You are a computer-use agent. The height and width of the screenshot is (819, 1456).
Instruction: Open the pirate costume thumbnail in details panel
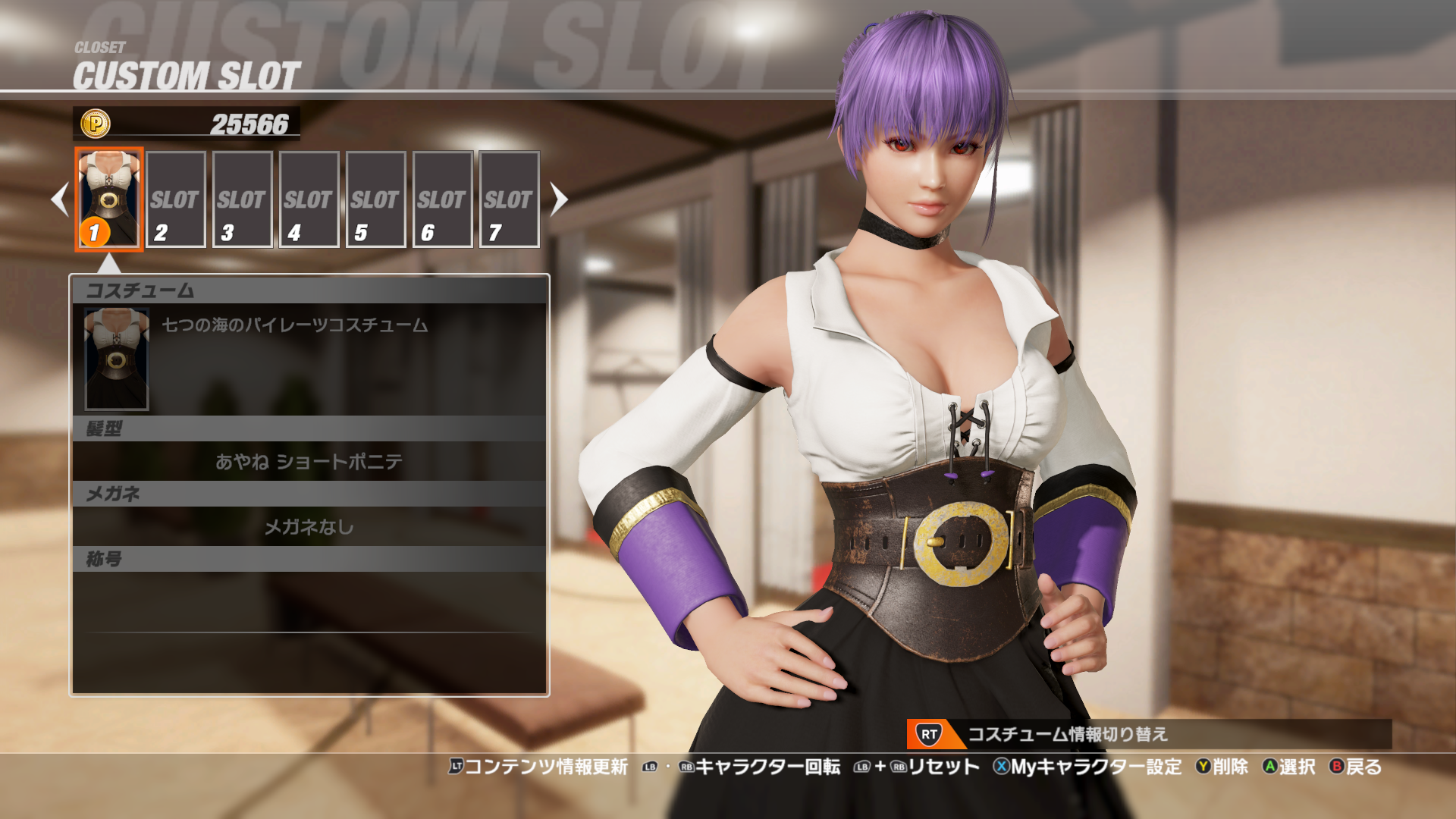pos(117,359)
